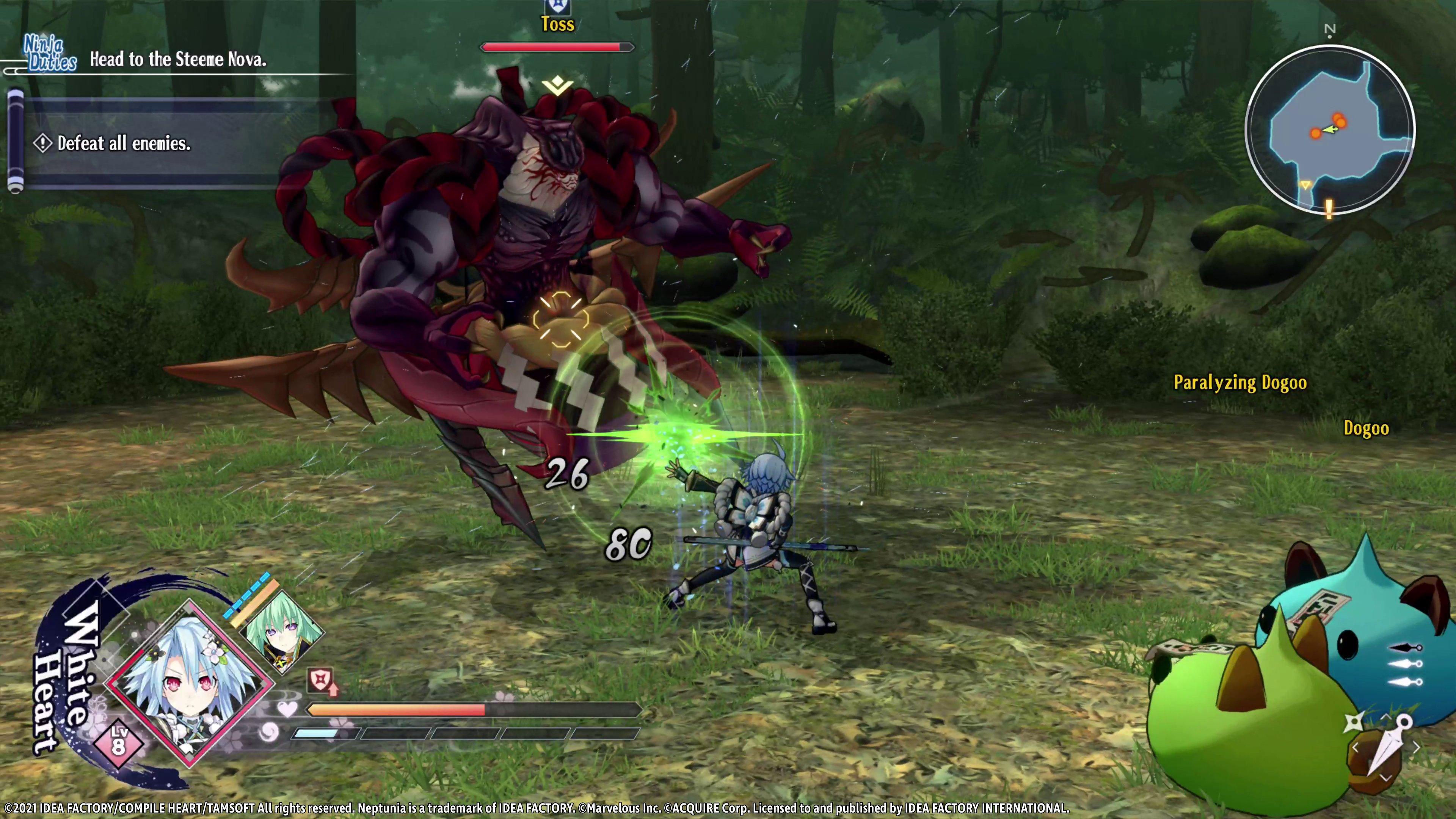Click the Toss enemy name label

(x=559, y=25)
